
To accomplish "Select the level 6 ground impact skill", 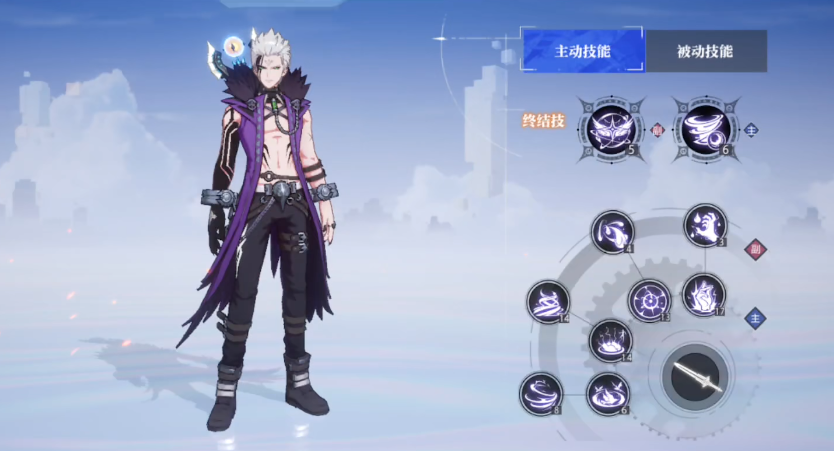I will point(607,393).
